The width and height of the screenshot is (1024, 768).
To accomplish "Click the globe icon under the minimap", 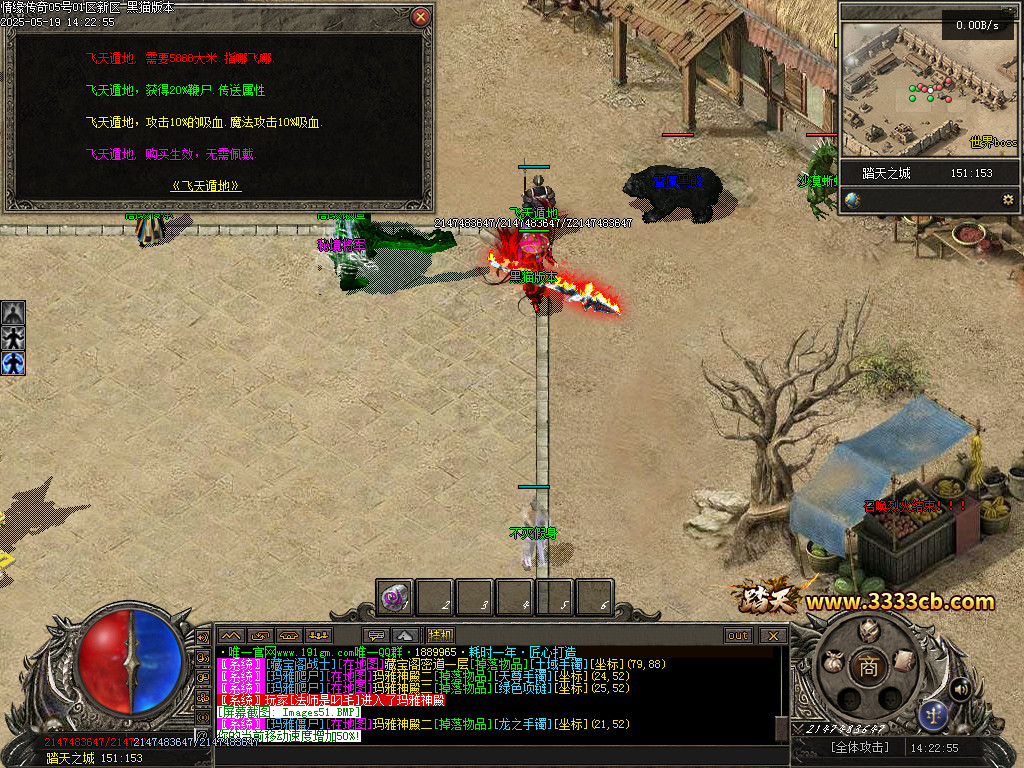I will tap(852, 200).
